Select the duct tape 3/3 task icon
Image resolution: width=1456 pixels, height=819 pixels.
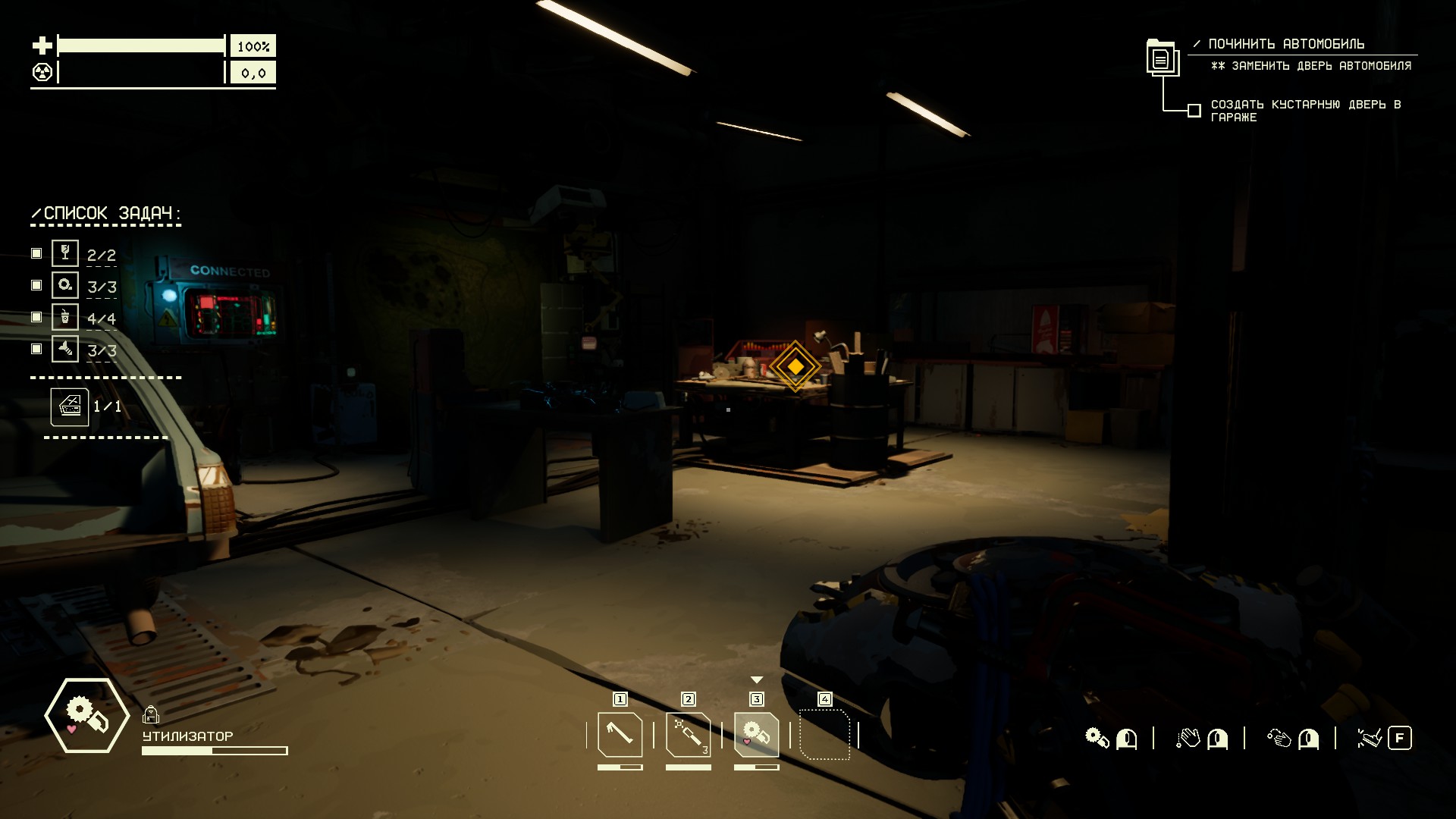click(65, 285)
